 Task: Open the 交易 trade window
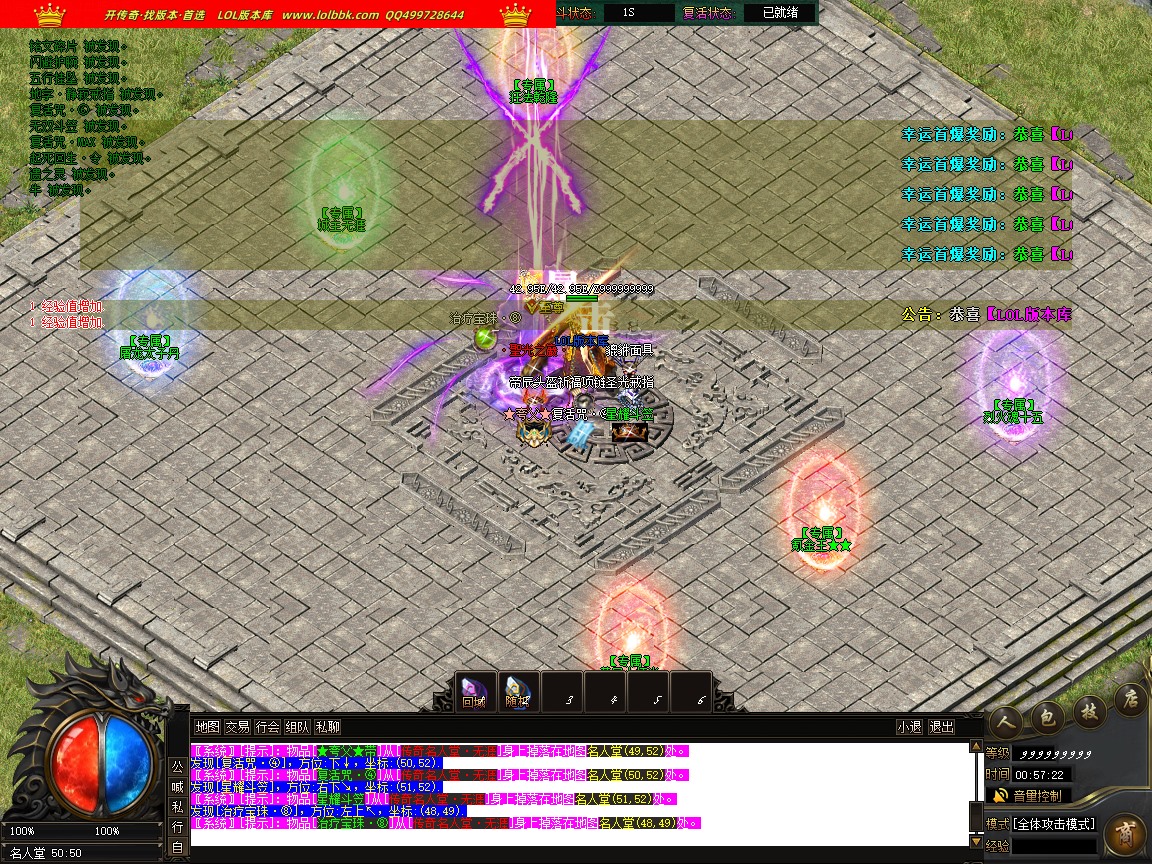(237, 727)
